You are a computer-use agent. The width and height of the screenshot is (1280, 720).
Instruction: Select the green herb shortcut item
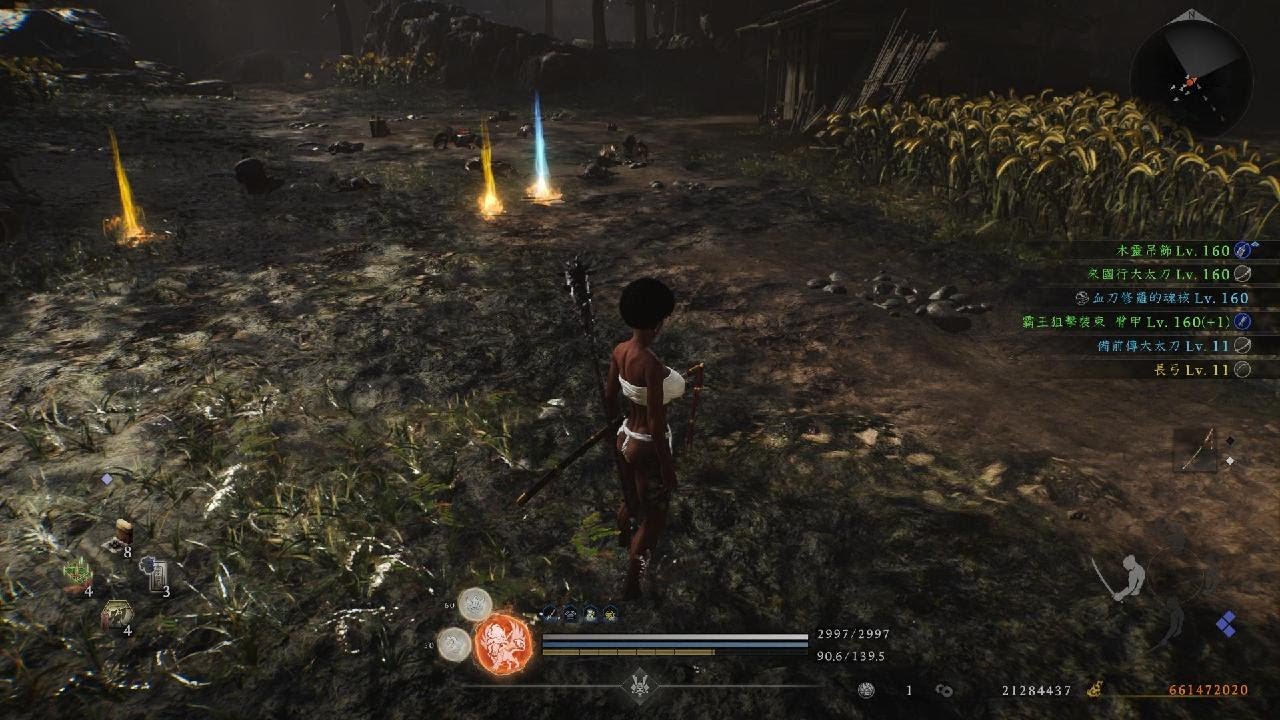[78, 574]
